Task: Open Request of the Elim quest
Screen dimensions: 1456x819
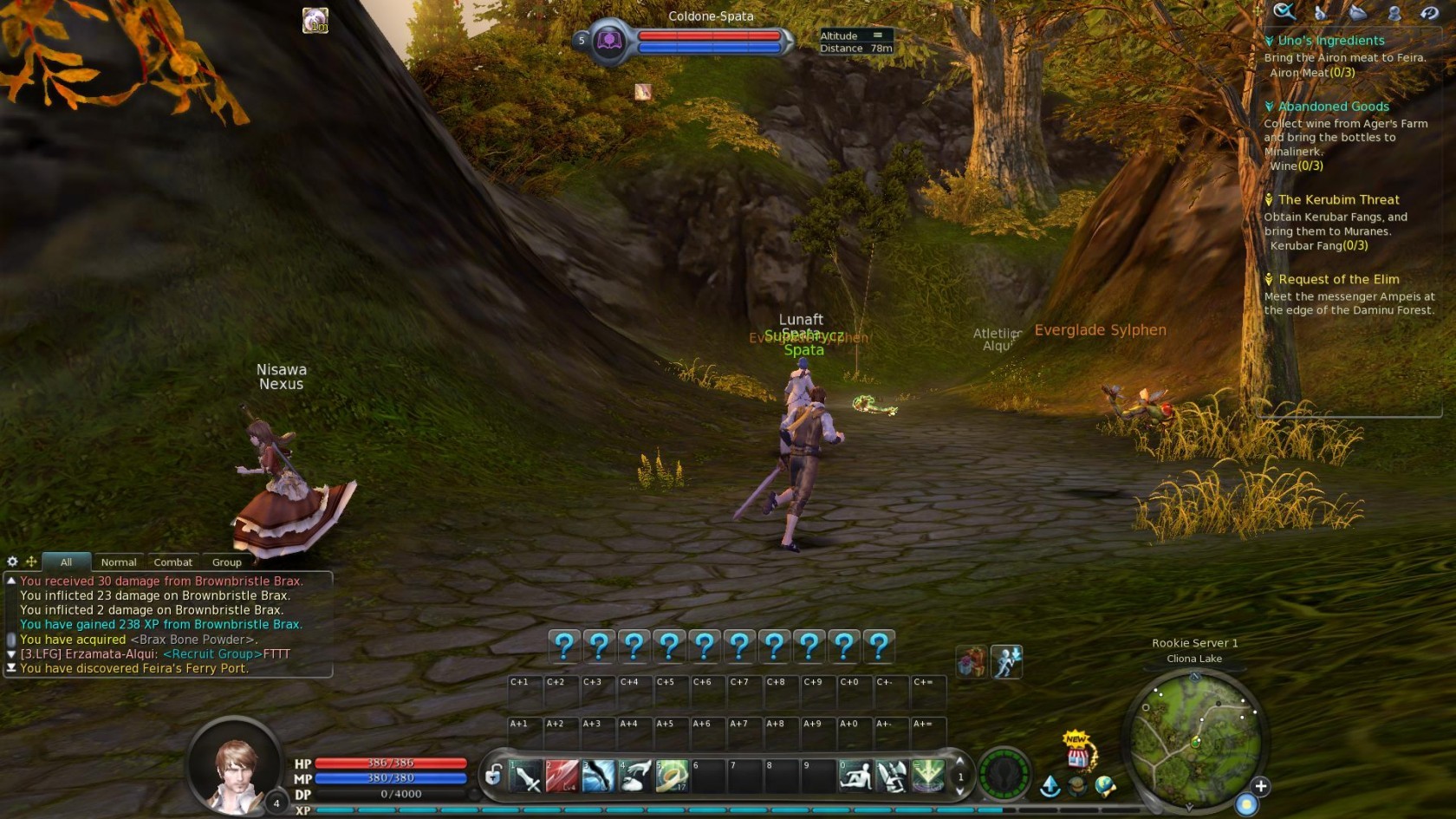Action: click(x=1338, y=279)
